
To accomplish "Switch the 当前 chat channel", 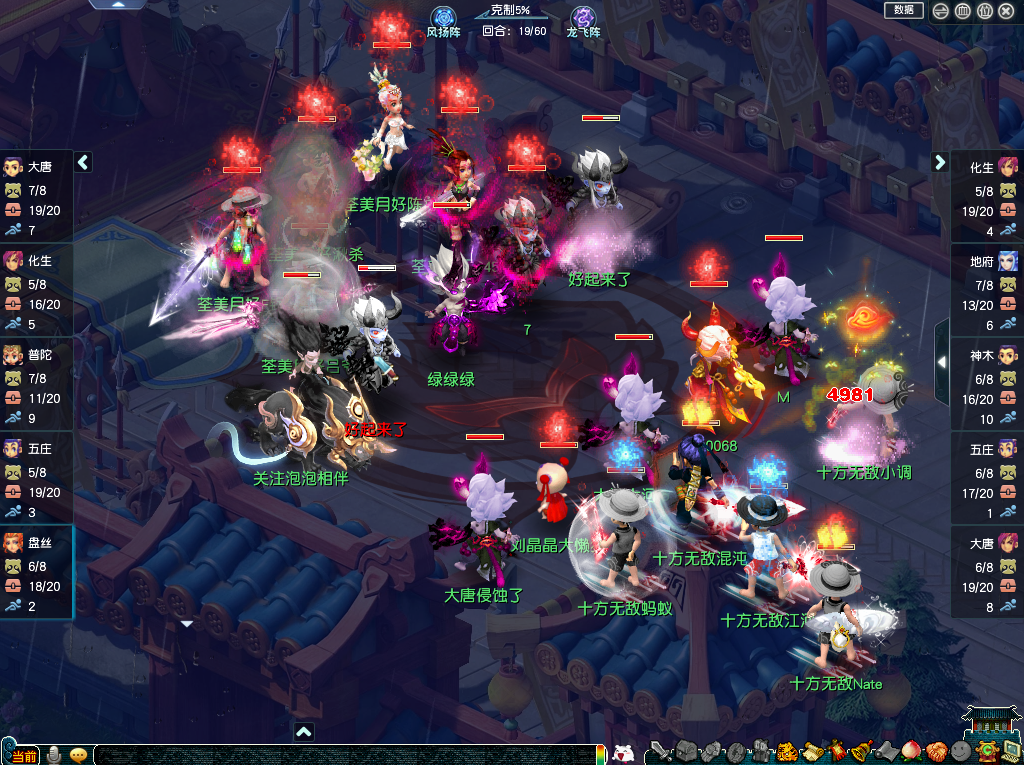I will pyautogui.click(x=24, y=755).
